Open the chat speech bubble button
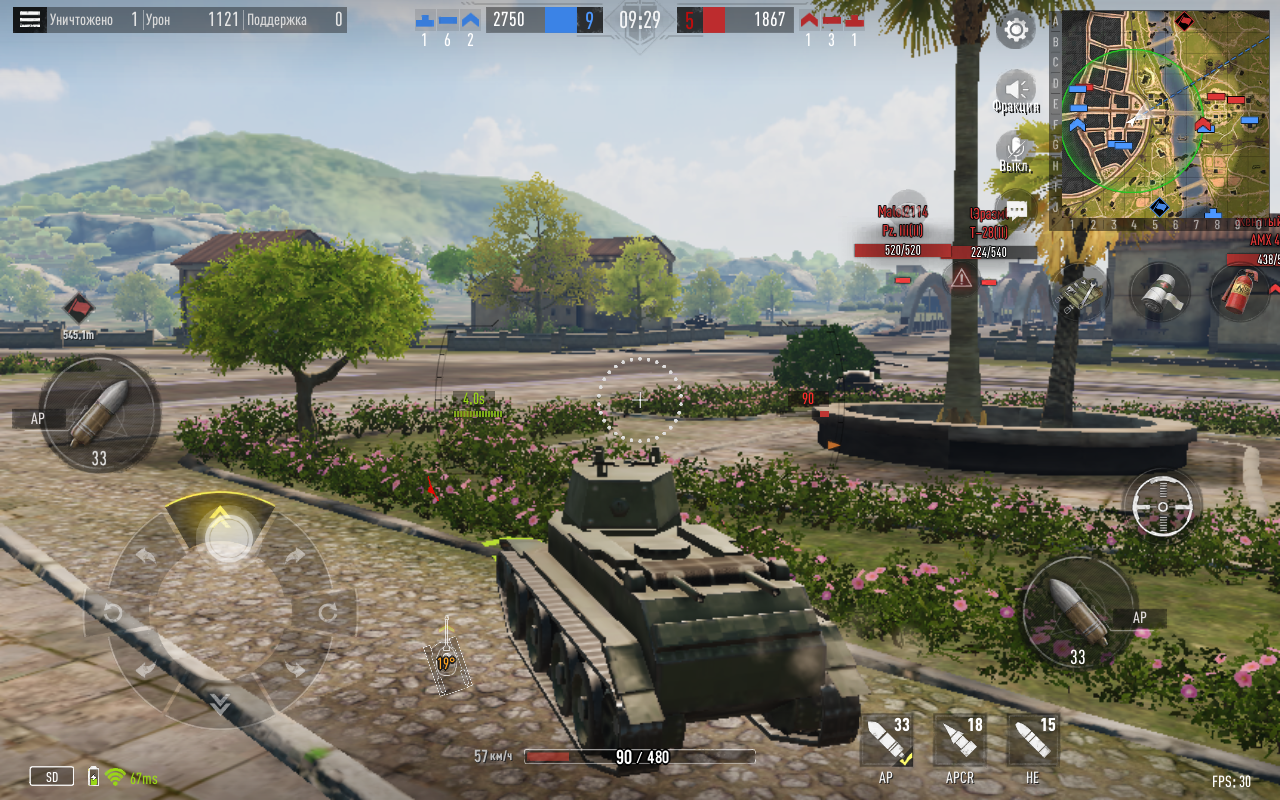 [1017, 210]
